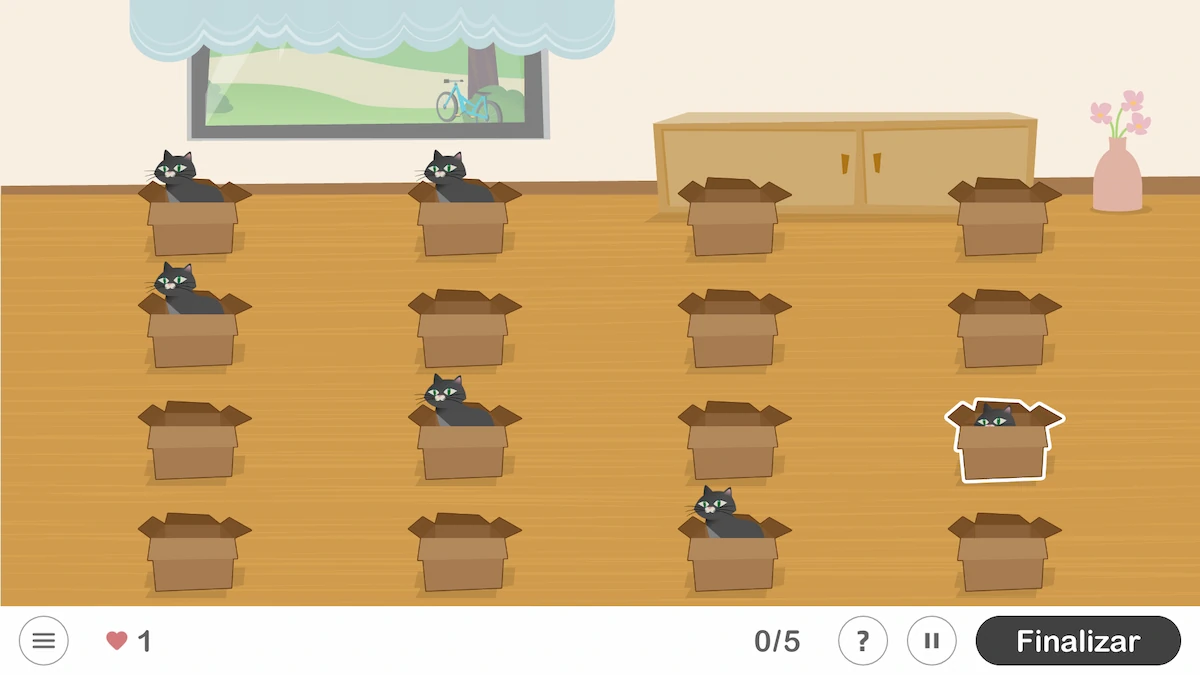Image resolution: width=1200 pixels, height=675 pixels.
Task: Click the Finalizar button
Action: pos(1078,641)
